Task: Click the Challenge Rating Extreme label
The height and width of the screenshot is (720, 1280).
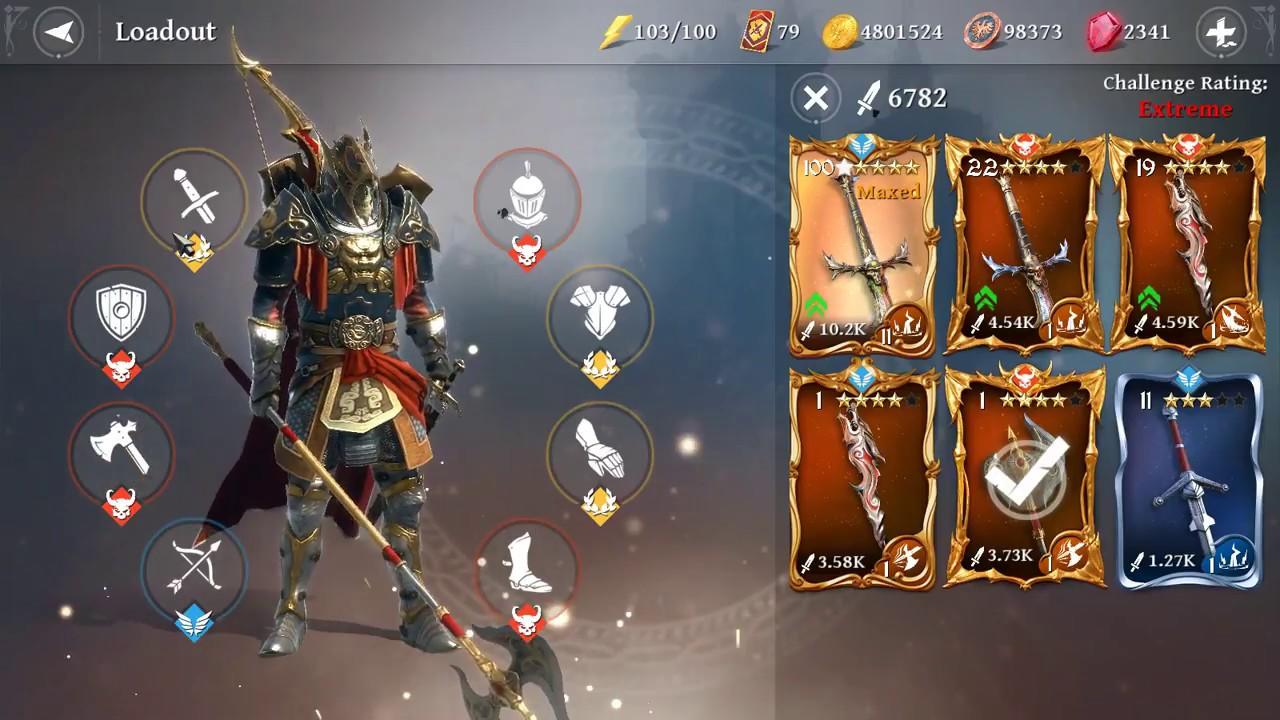Action: click(1183, 97)
